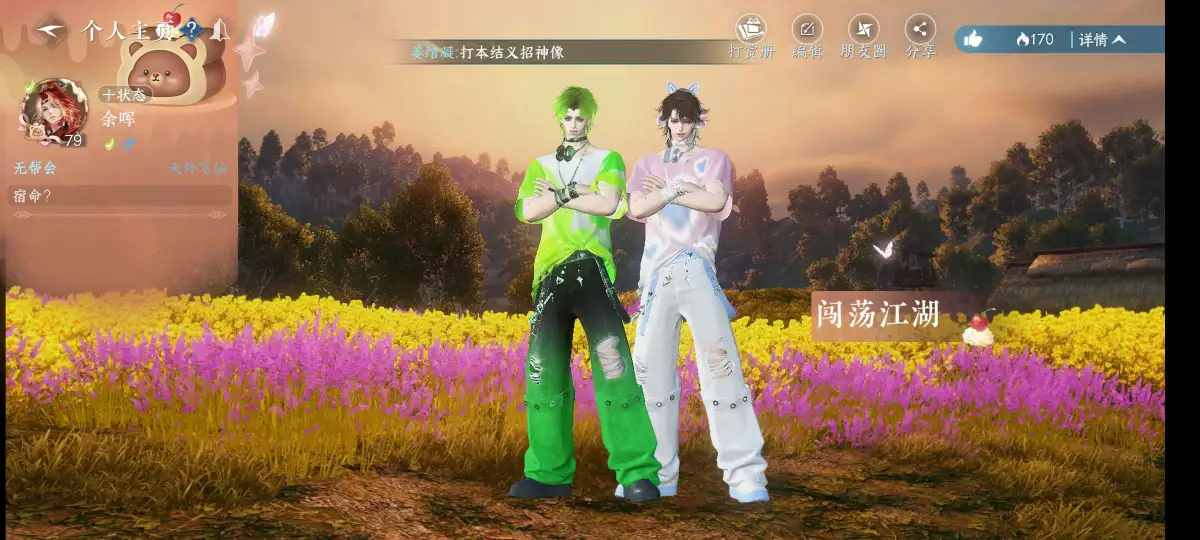1200x540 pixels.
Task: Go back using the arrow button
Action: [x=48, y=30]
